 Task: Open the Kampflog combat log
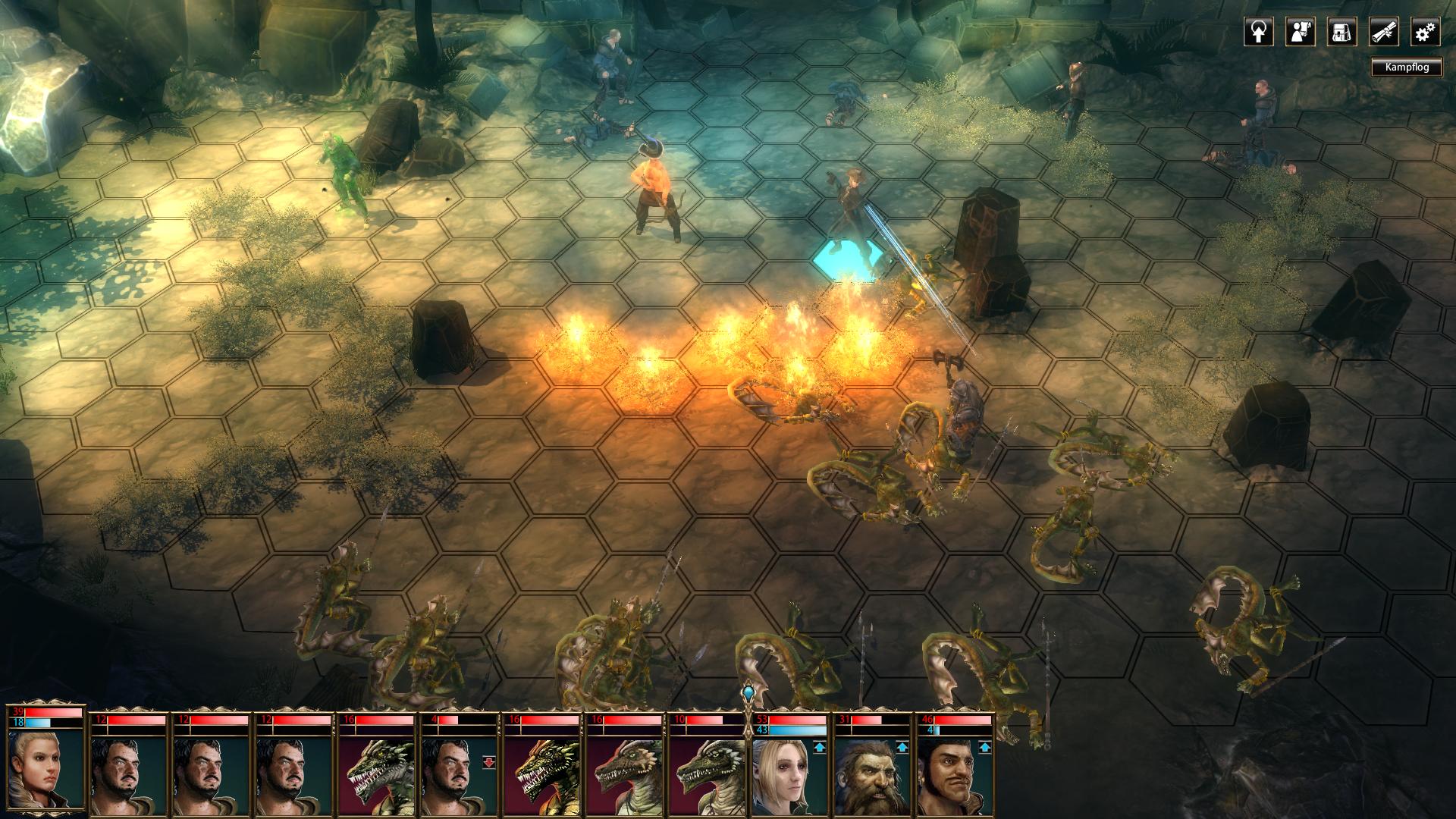(x=1406, y=67)
